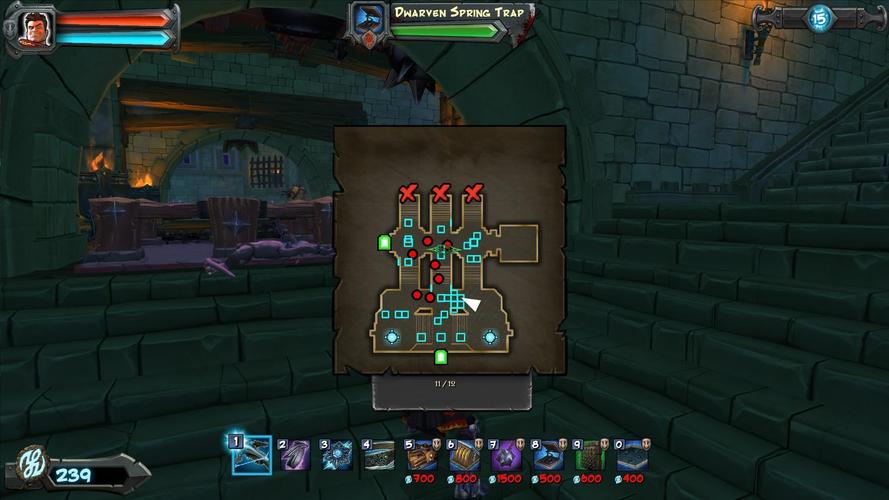Select the 600-cost green trap in slot 9
Image resolution: width=889 pixels, height=500 pixels.
pyautogui.click(x=590, y=455)
